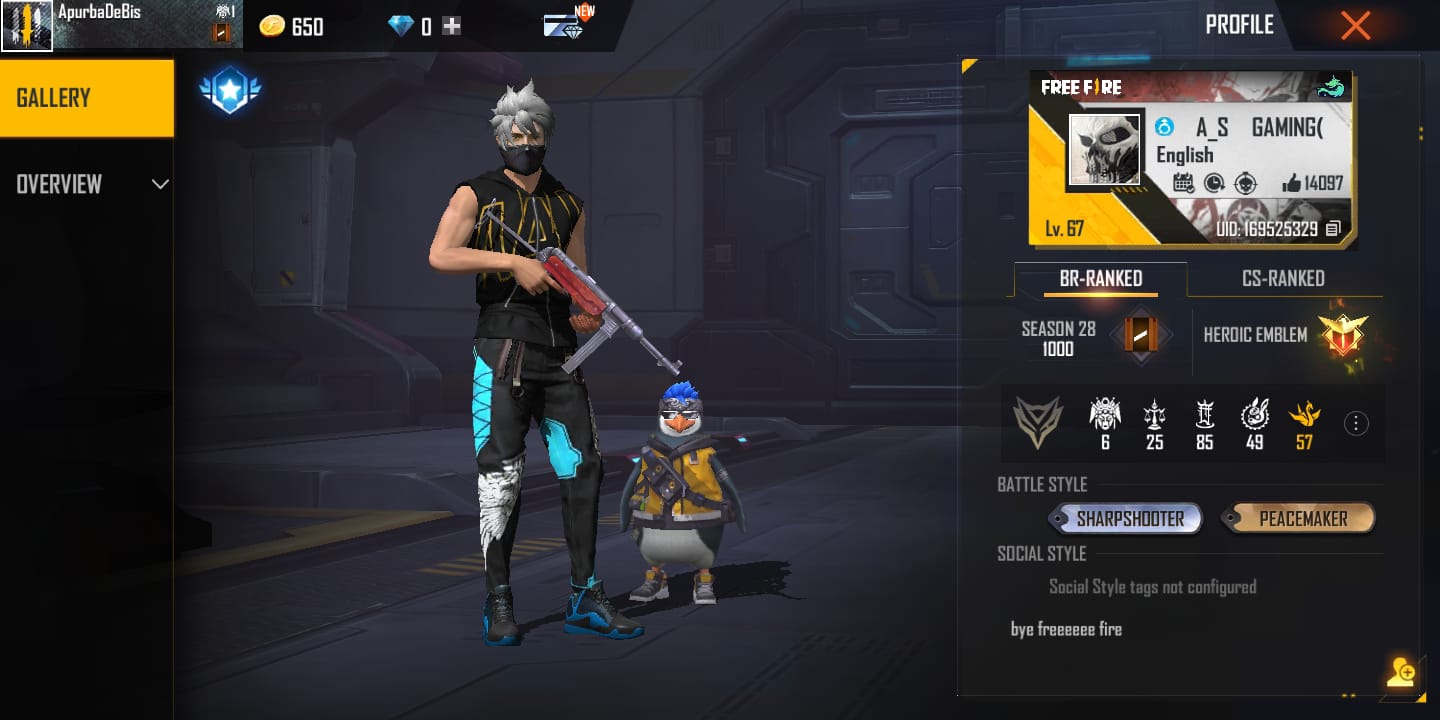Copy the player UID with the copy icon
Screen dimensions: 1440x720
(1333, 229)
